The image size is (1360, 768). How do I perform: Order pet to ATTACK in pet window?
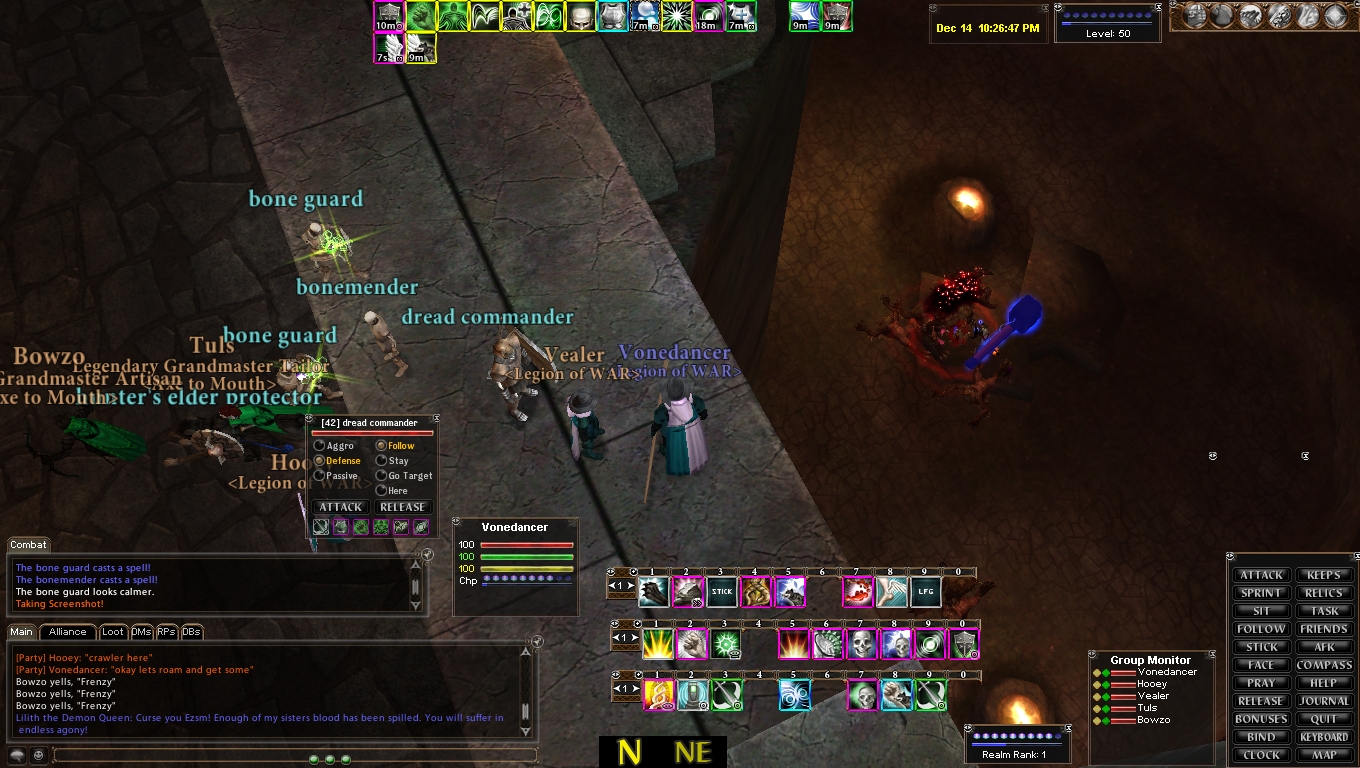[340, 507]
